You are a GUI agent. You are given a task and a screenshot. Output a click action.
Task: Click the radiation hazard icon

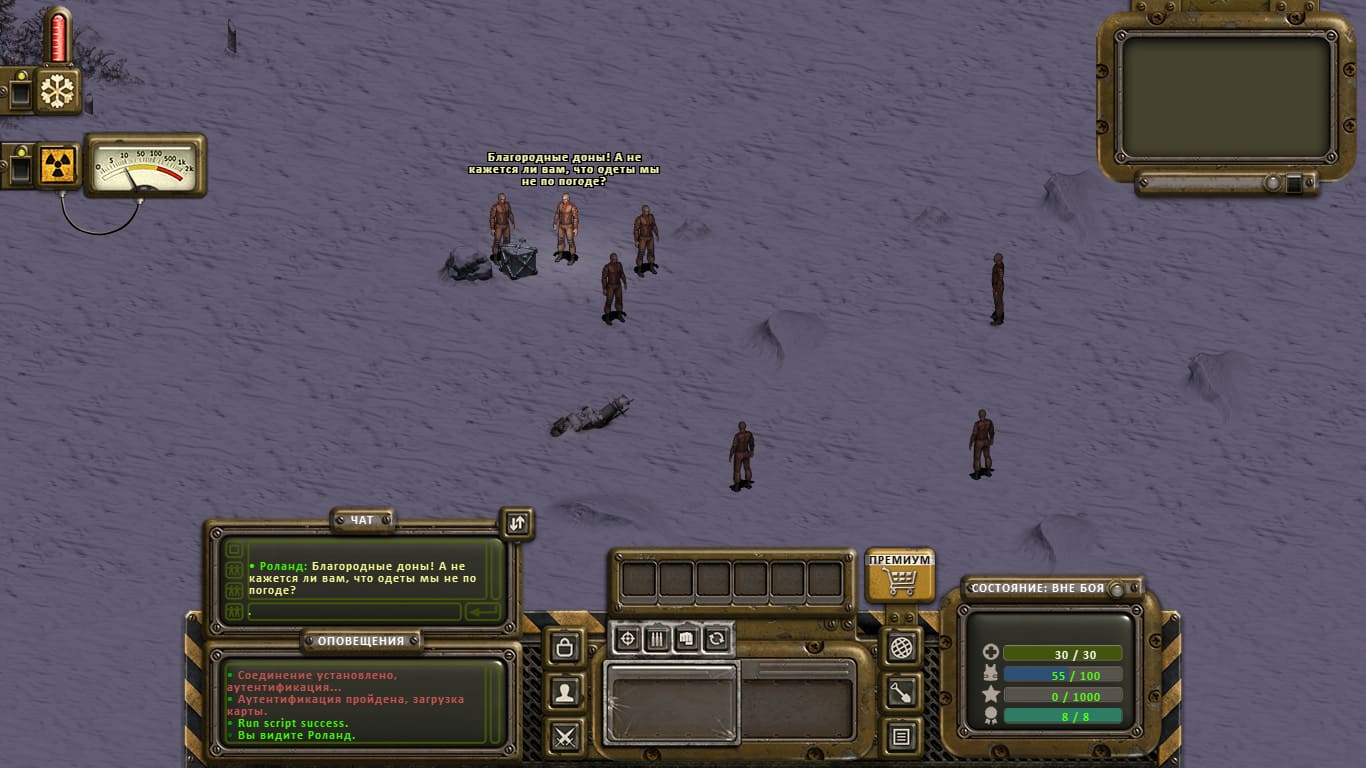[x=58, y=166]
